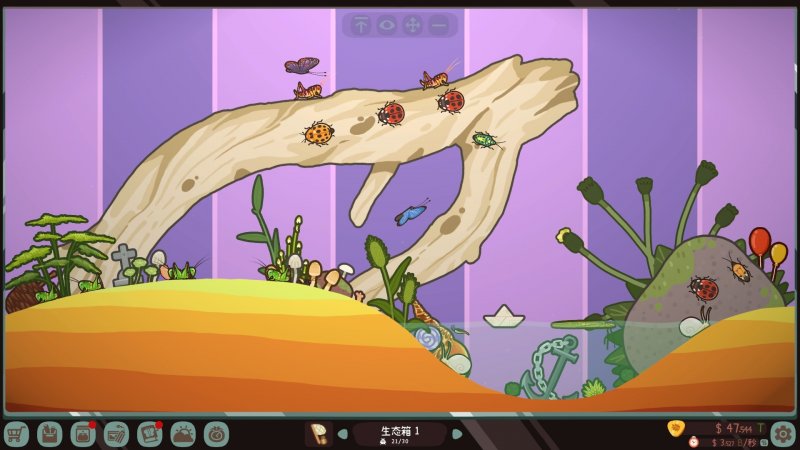Select the landscape hill icon
800x450 pixels.
(x=183, y=434)
